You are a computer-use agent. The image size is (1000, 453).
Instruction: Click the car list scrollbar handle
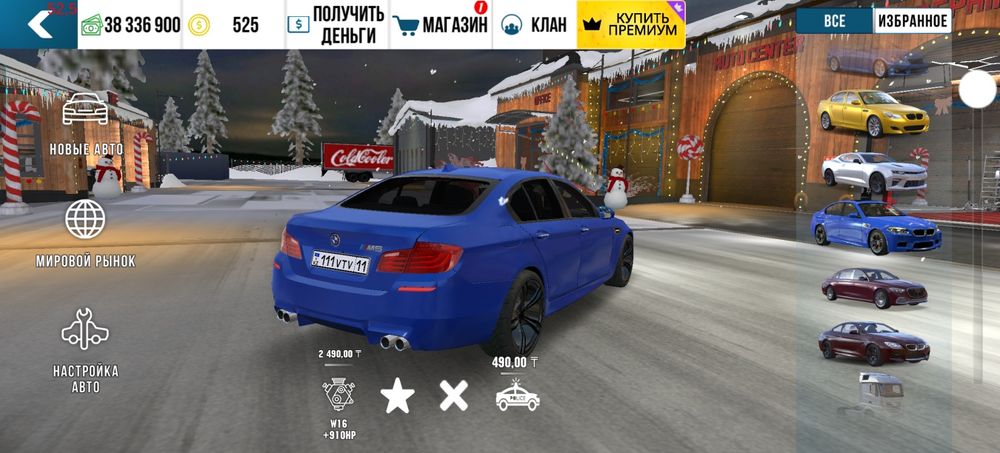click(x=977, y=91)
